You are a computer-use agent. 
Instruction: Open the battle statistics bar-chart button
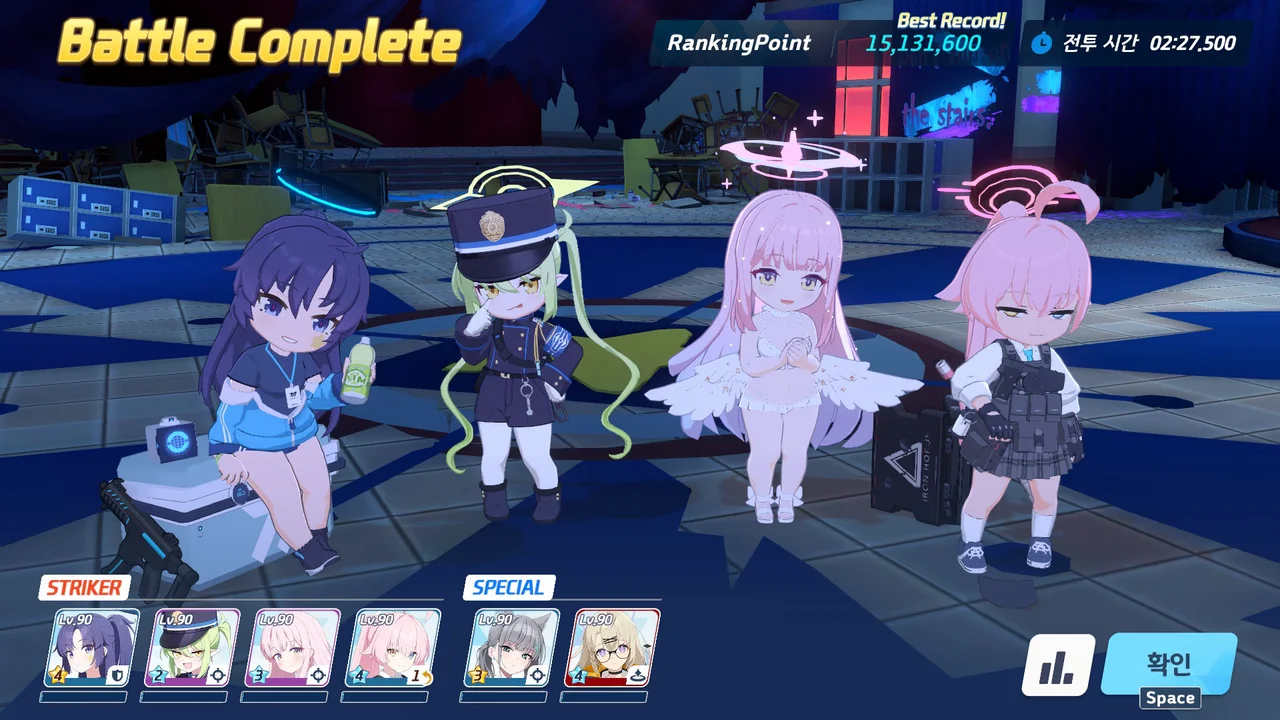[1058, 665]
